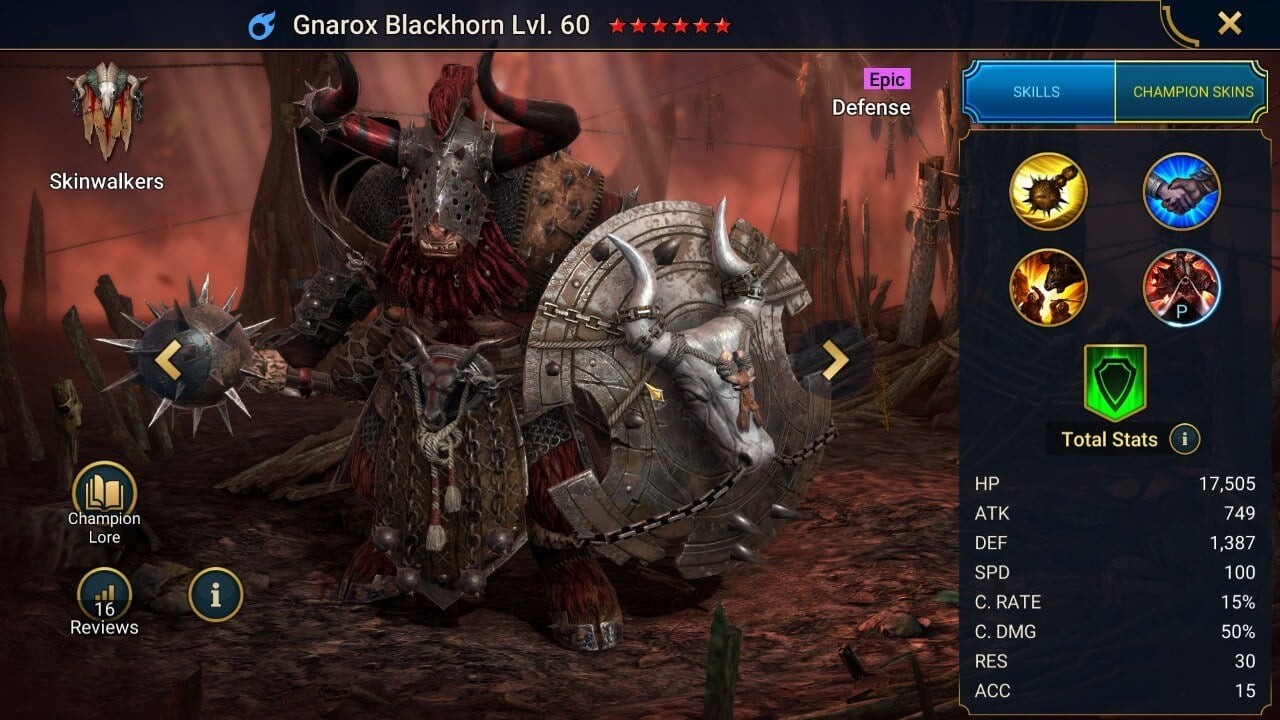
Task: Select the handshake skill icon
Action: pos(1181,191)
